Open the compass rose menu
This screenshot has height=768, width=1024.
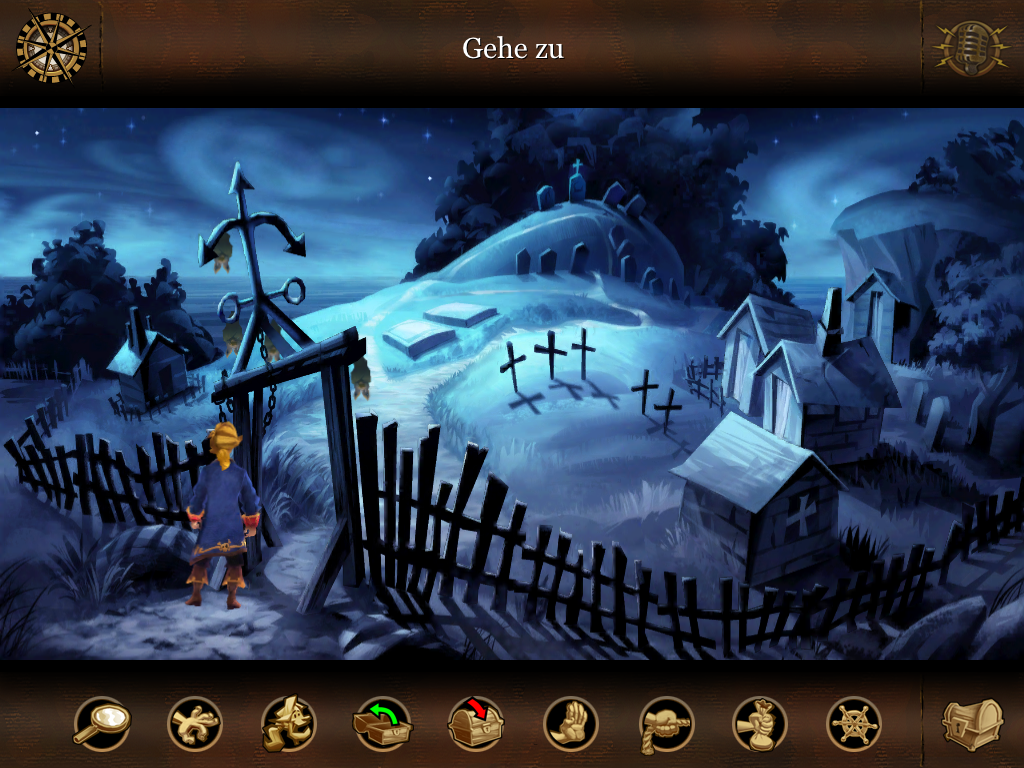point(51,47)
